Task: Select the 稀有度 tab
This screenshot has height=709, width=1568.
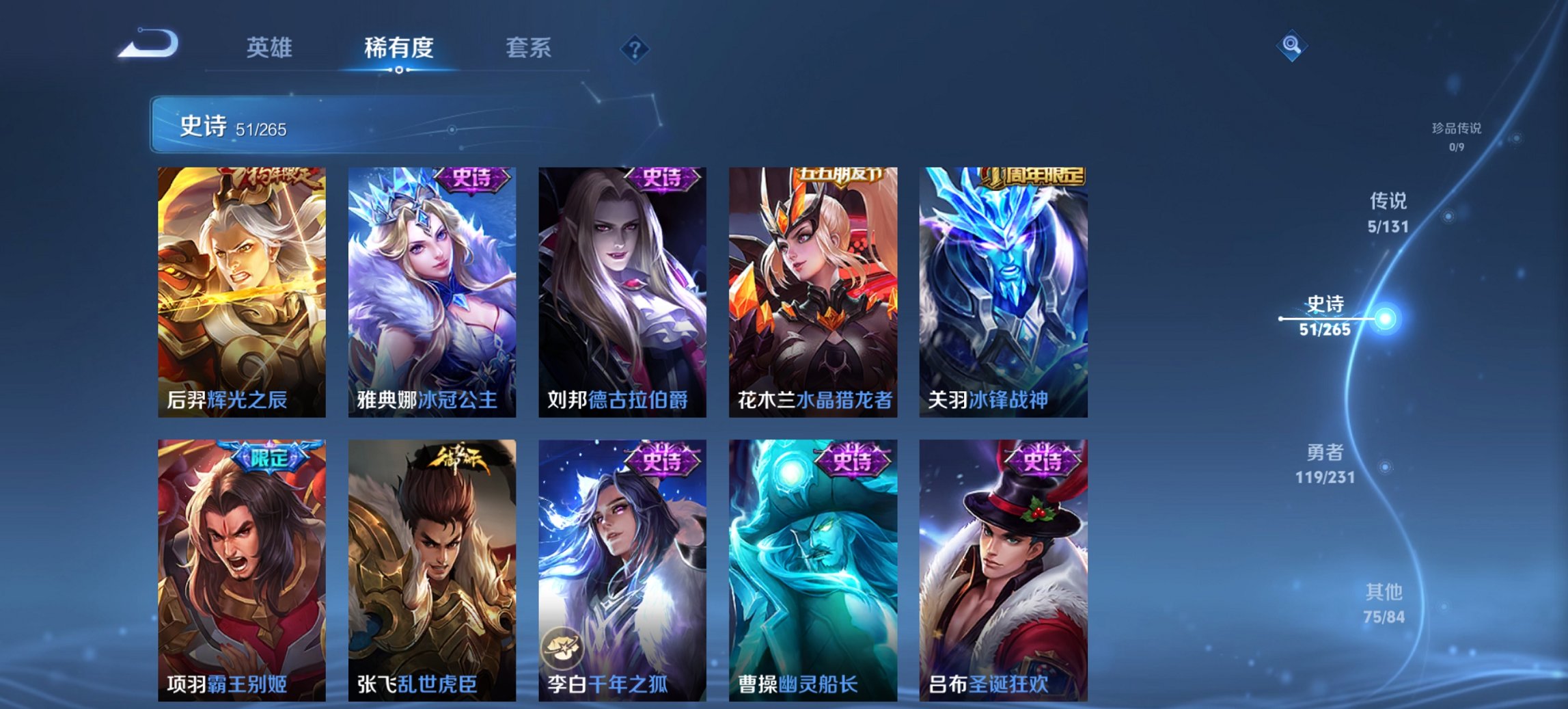Action: pyautogui.click(x=398, y=48)
